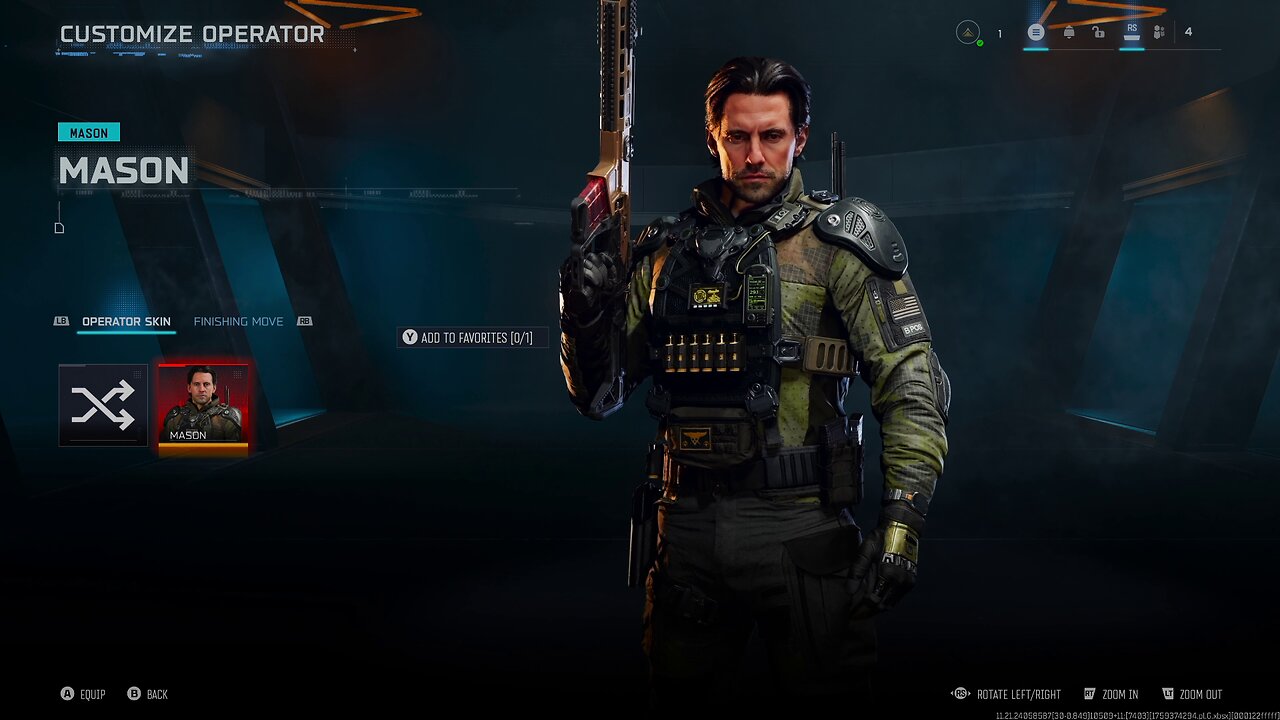Click the unlocked padlock icon
This screenshot has height=720, width=1280.
1098,33
